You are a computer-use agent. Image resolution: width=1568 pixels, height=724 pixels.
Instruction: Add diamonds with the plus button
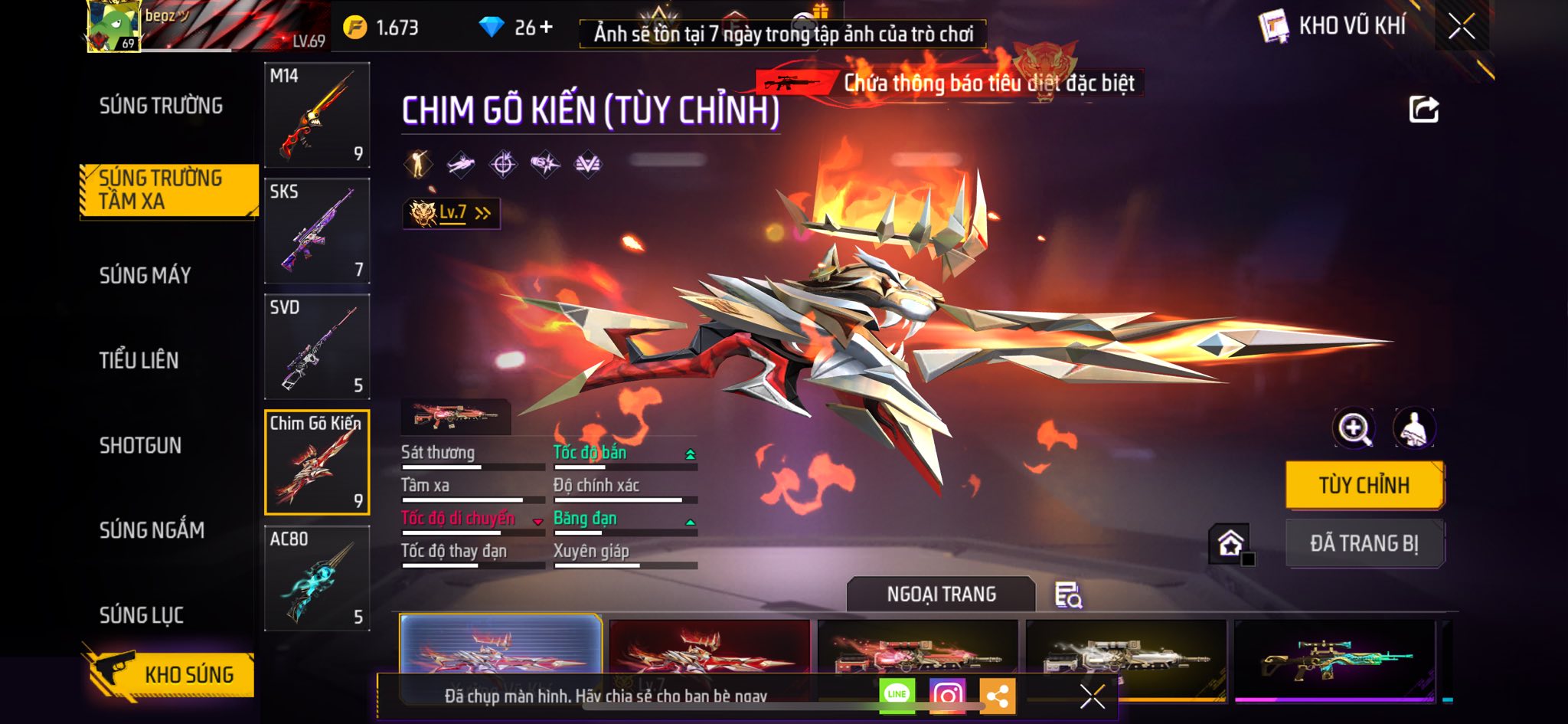[x=546, y=28]
